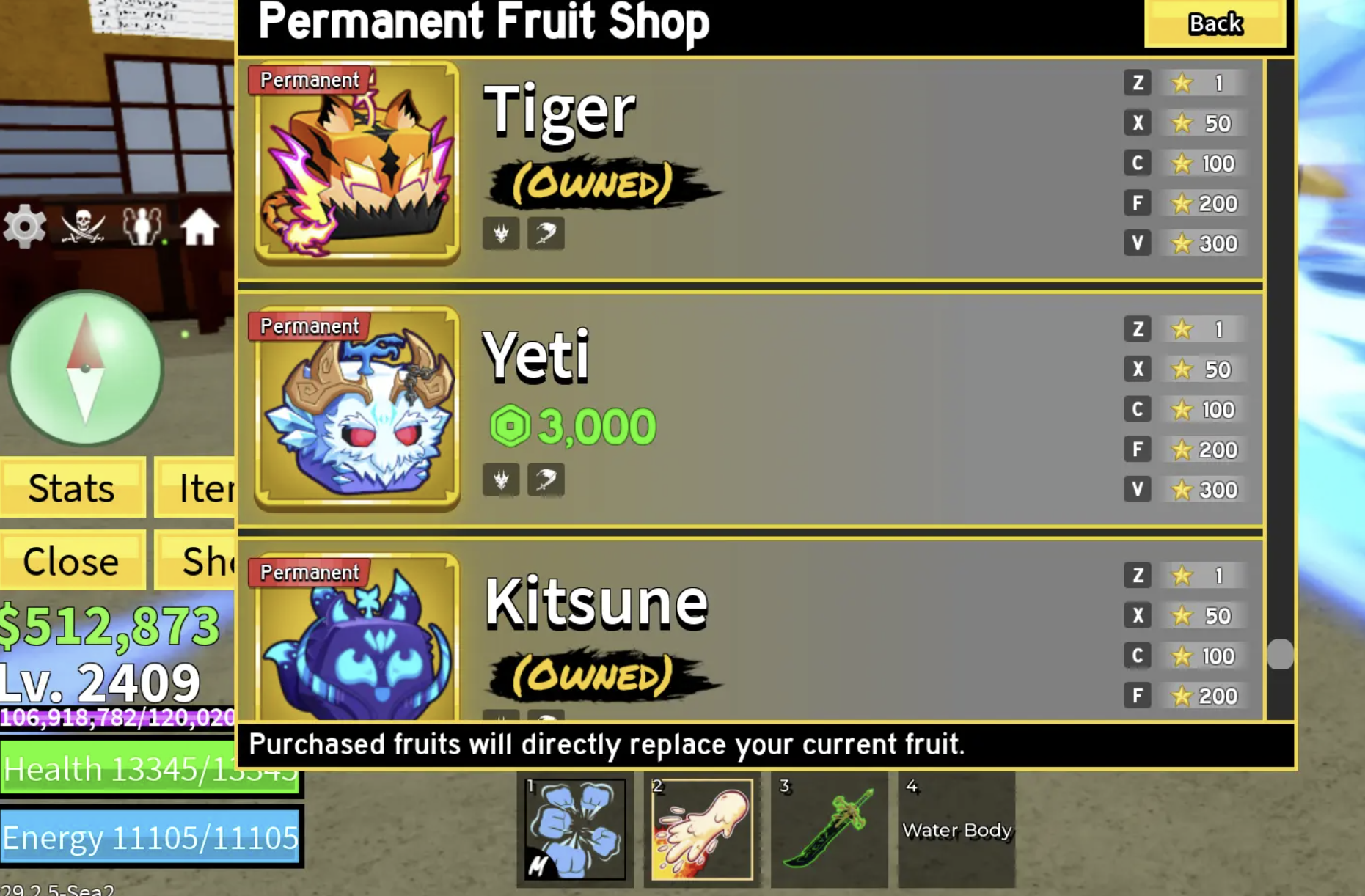This screenshot has width=1365, height=896.
Task: Click the flight cape icon under Yeti
Action: pyautogui.click(x=546, y=479)
